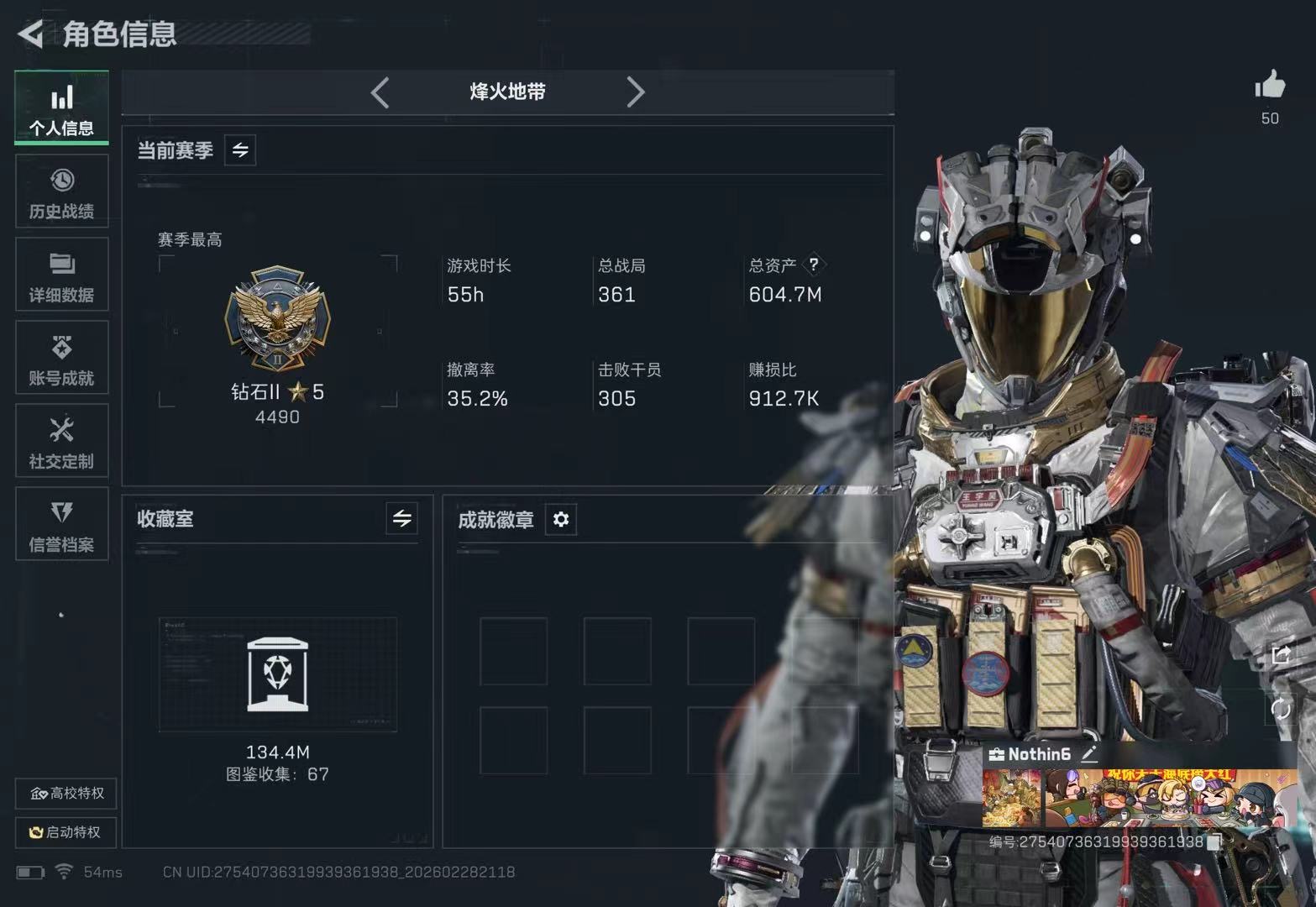Show the 信誉档案 tab
Screen dimensions: 1316x907
pyautogui.click(x=61, y=525)
